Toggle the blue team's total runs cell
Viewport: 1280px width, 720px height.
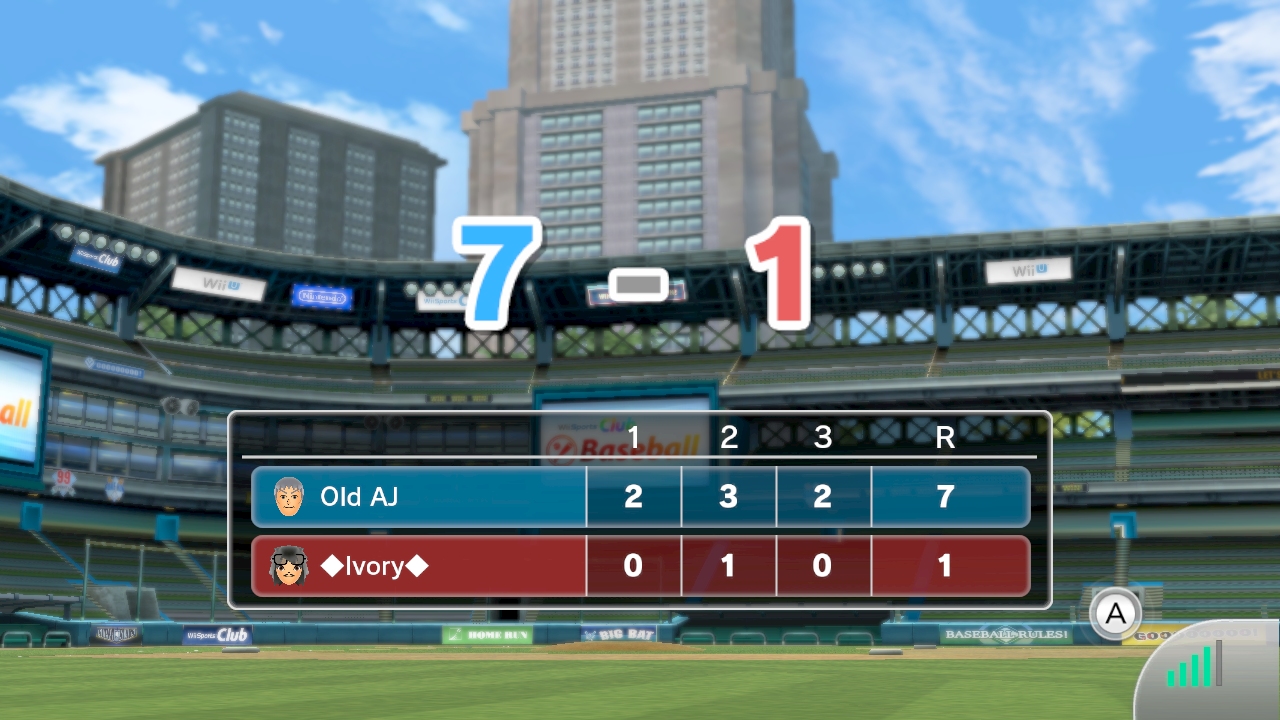(941, 496)
